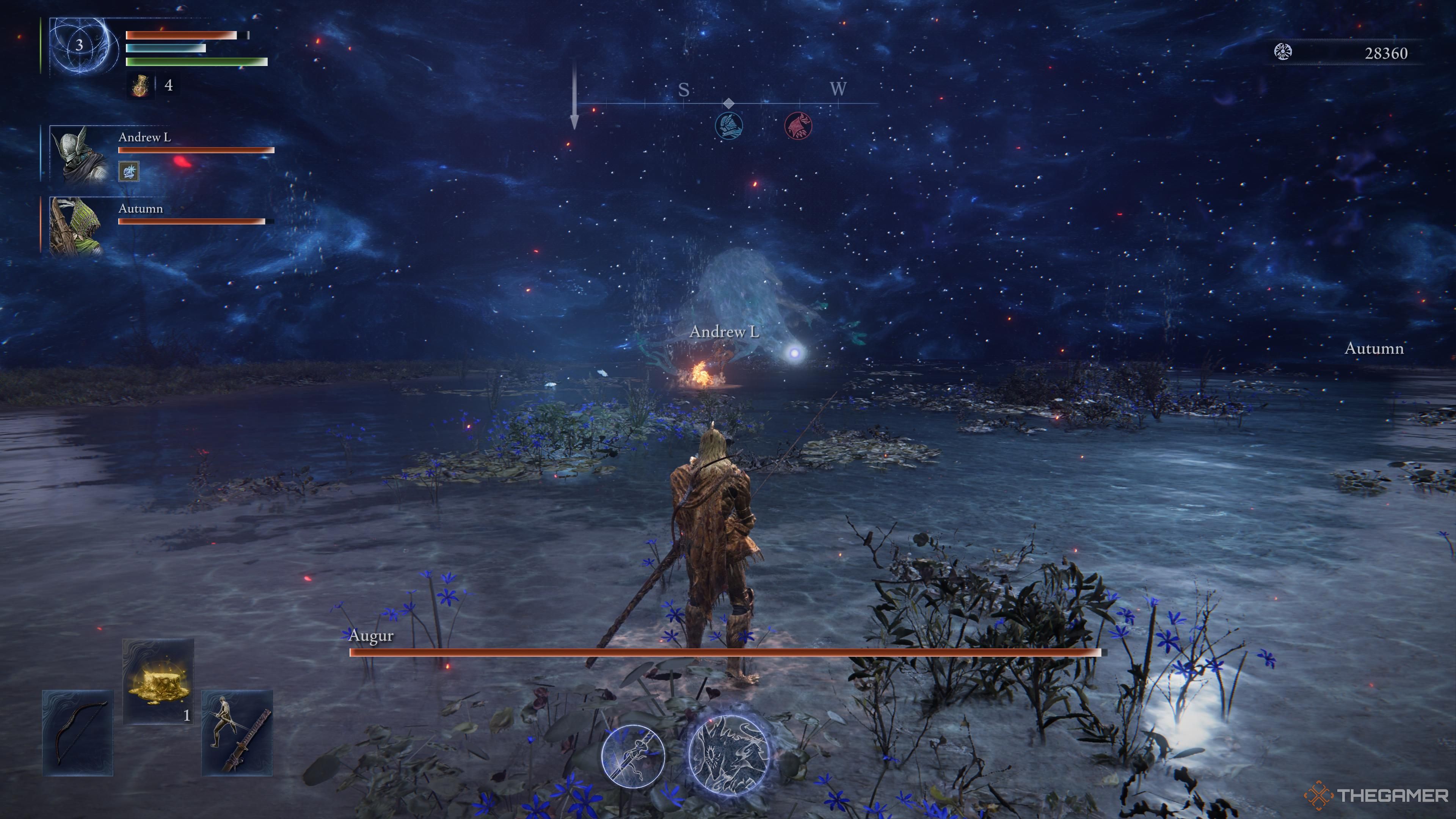Use the crimson flask item

coord(140,86)
